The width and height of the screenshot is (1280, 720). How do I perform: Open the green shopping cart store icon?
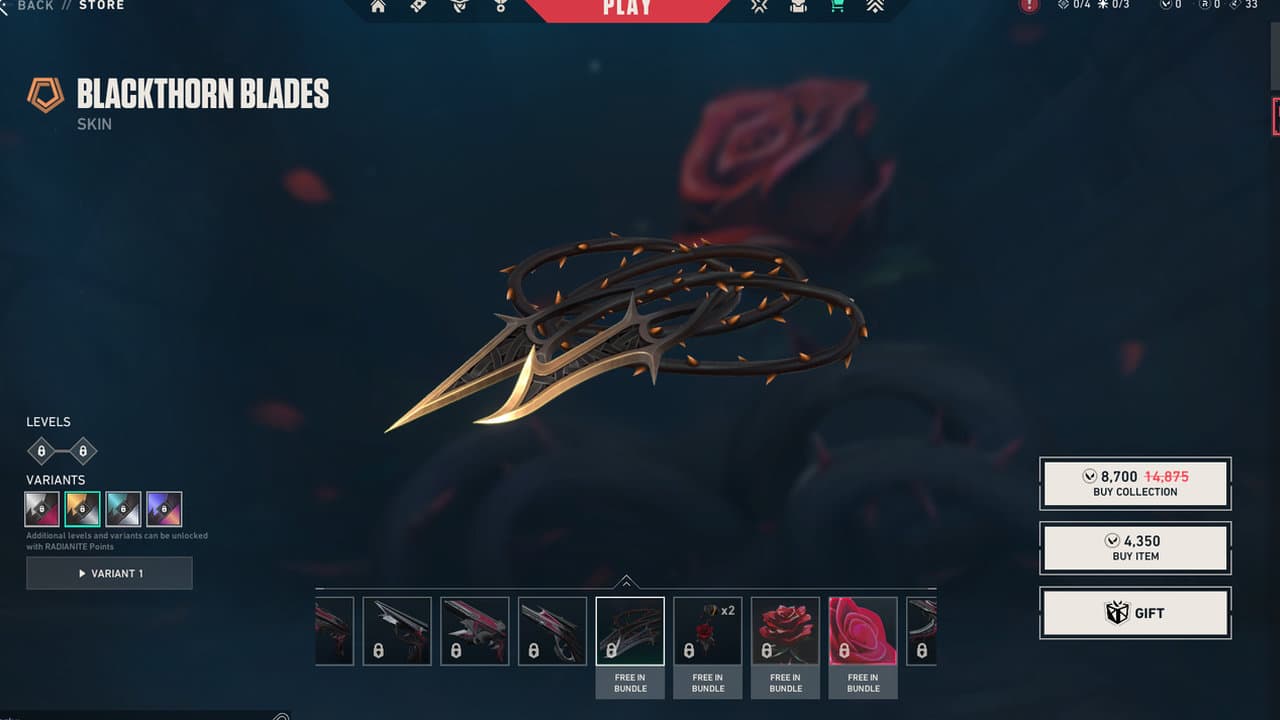click(837, 7)
